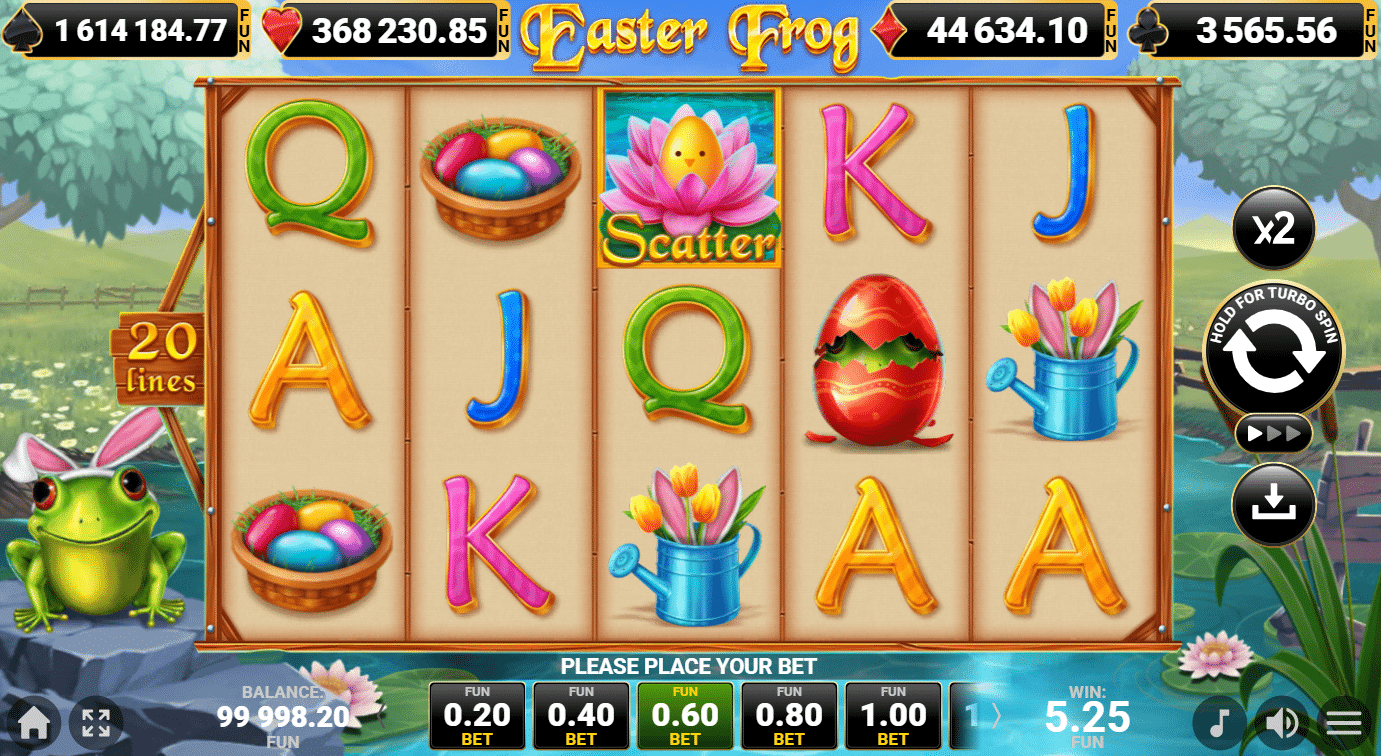Open autoplay with the download-style icon
The width and height of the screenshot is (1381, 756).
tap(1273, 504)
